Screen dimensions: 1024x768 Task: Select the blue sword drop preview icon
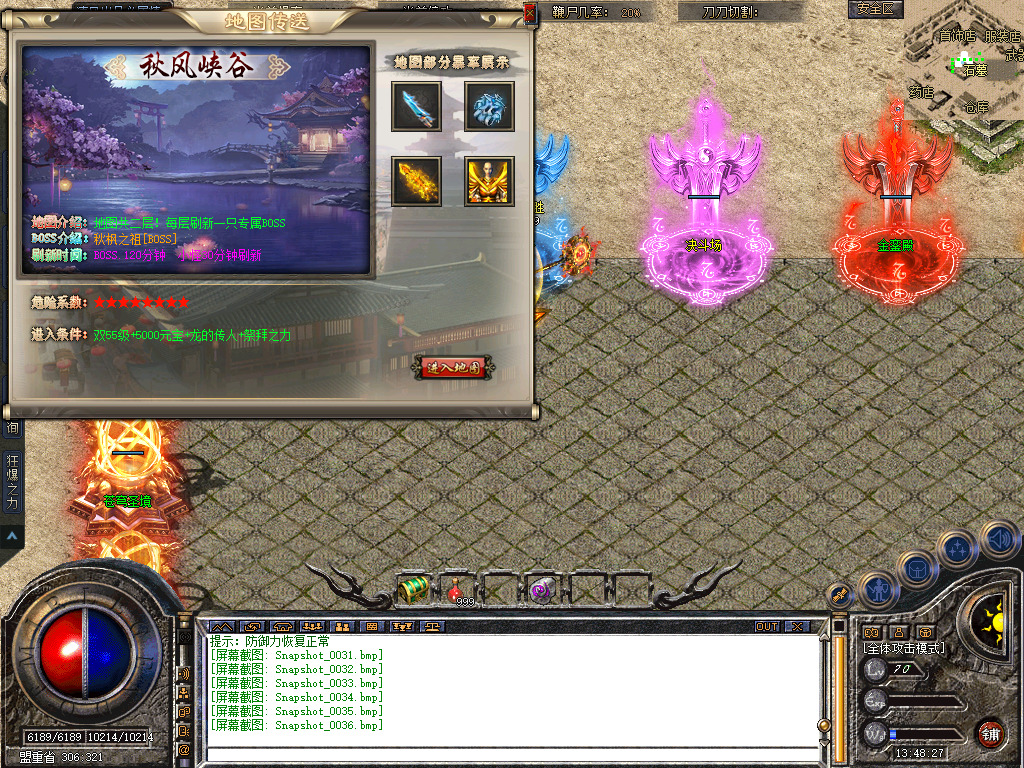coord(416,107)
